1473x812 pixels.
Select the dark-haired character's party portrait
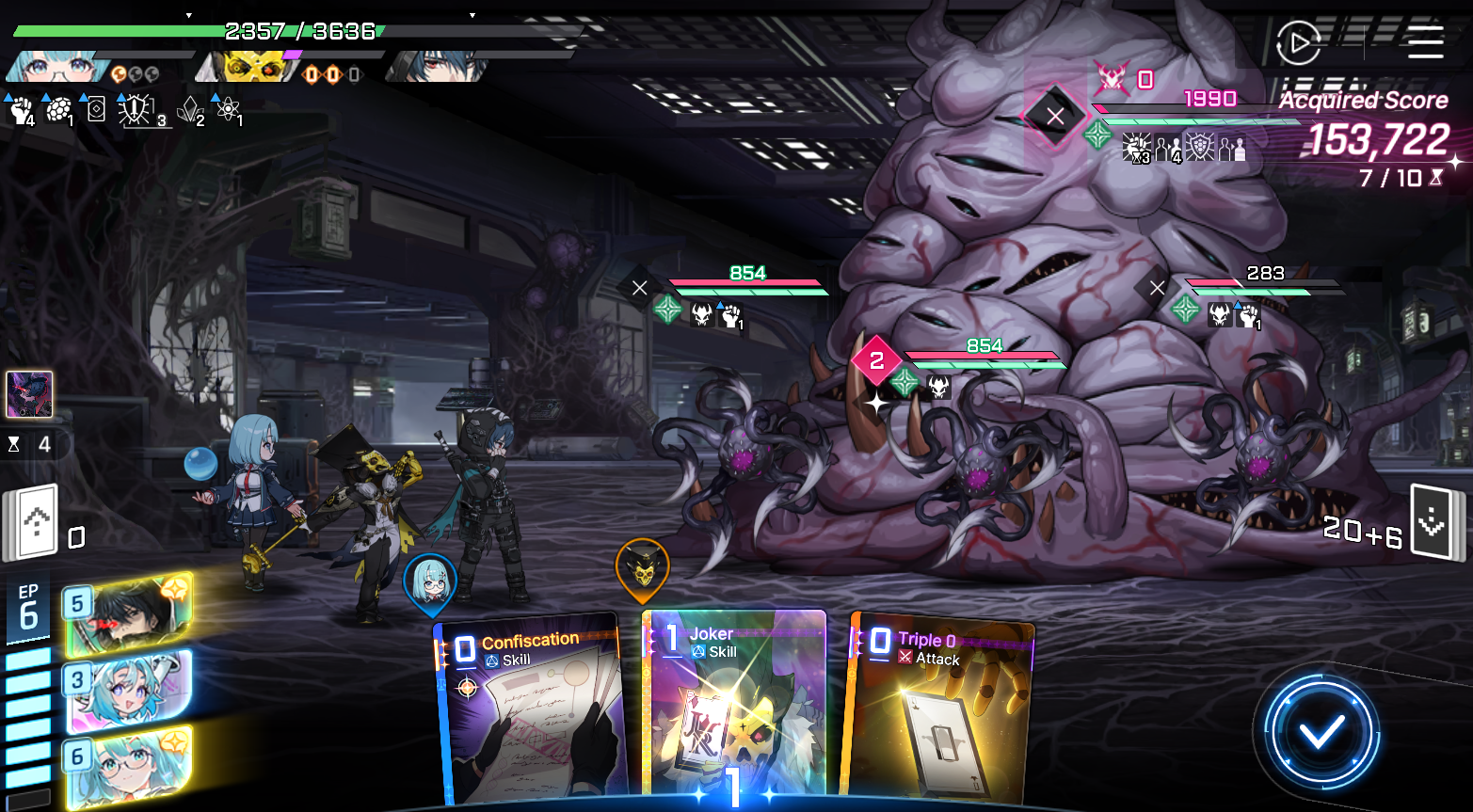(x=438, y=66)
